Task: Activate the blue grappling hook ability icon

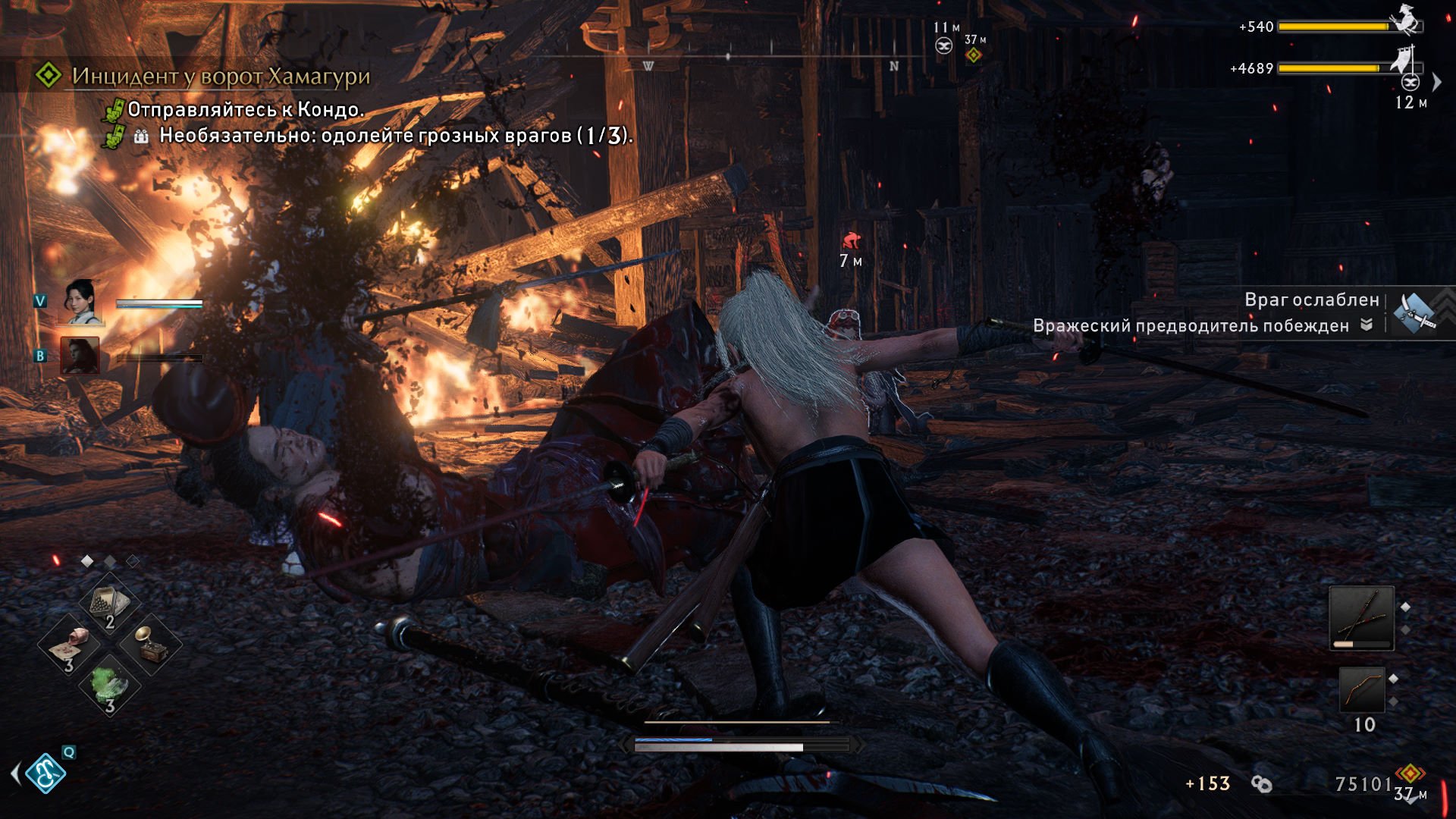Action: pyautogui.click(x=45, y=773)
